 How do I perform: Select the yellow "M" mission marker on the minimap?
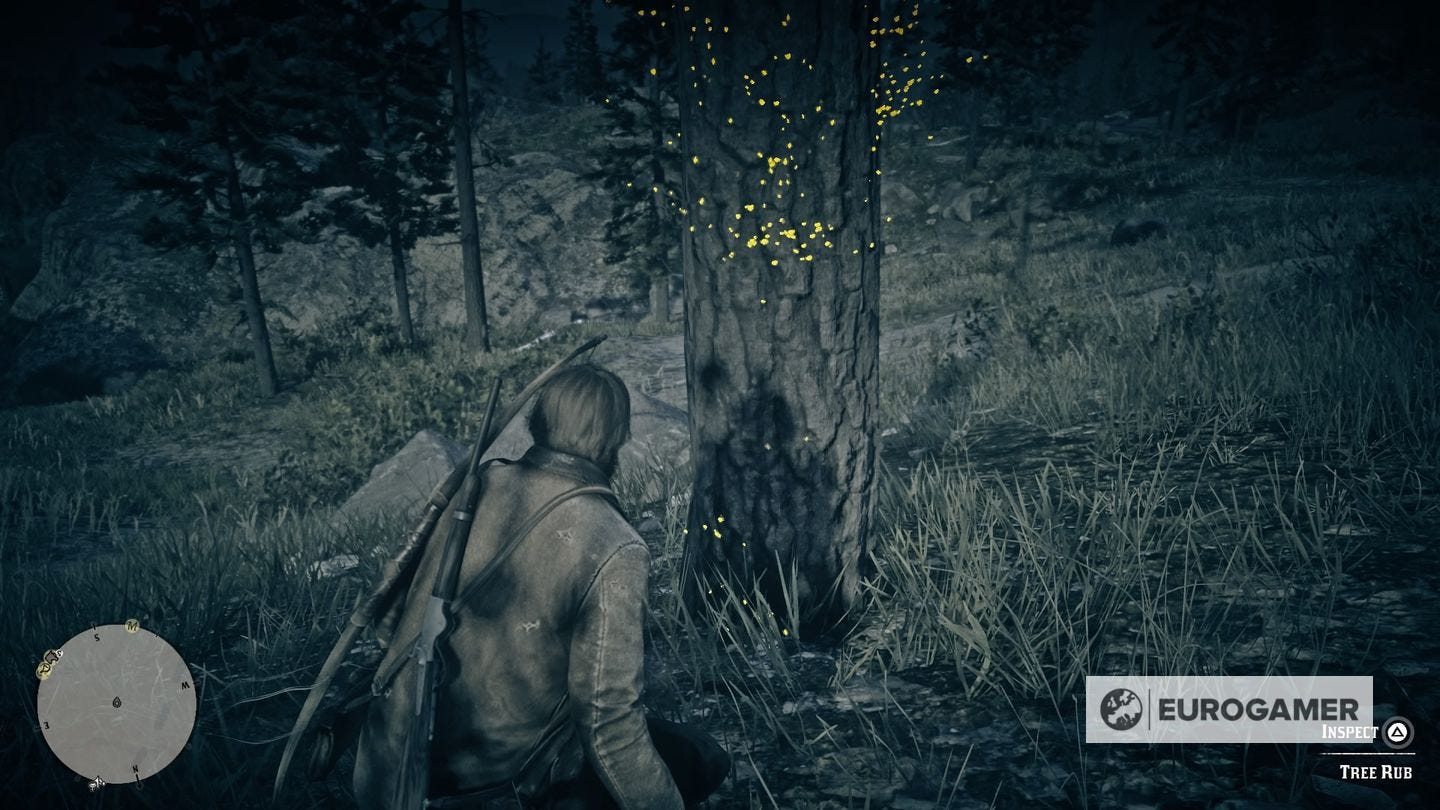[x=132, y=626]
